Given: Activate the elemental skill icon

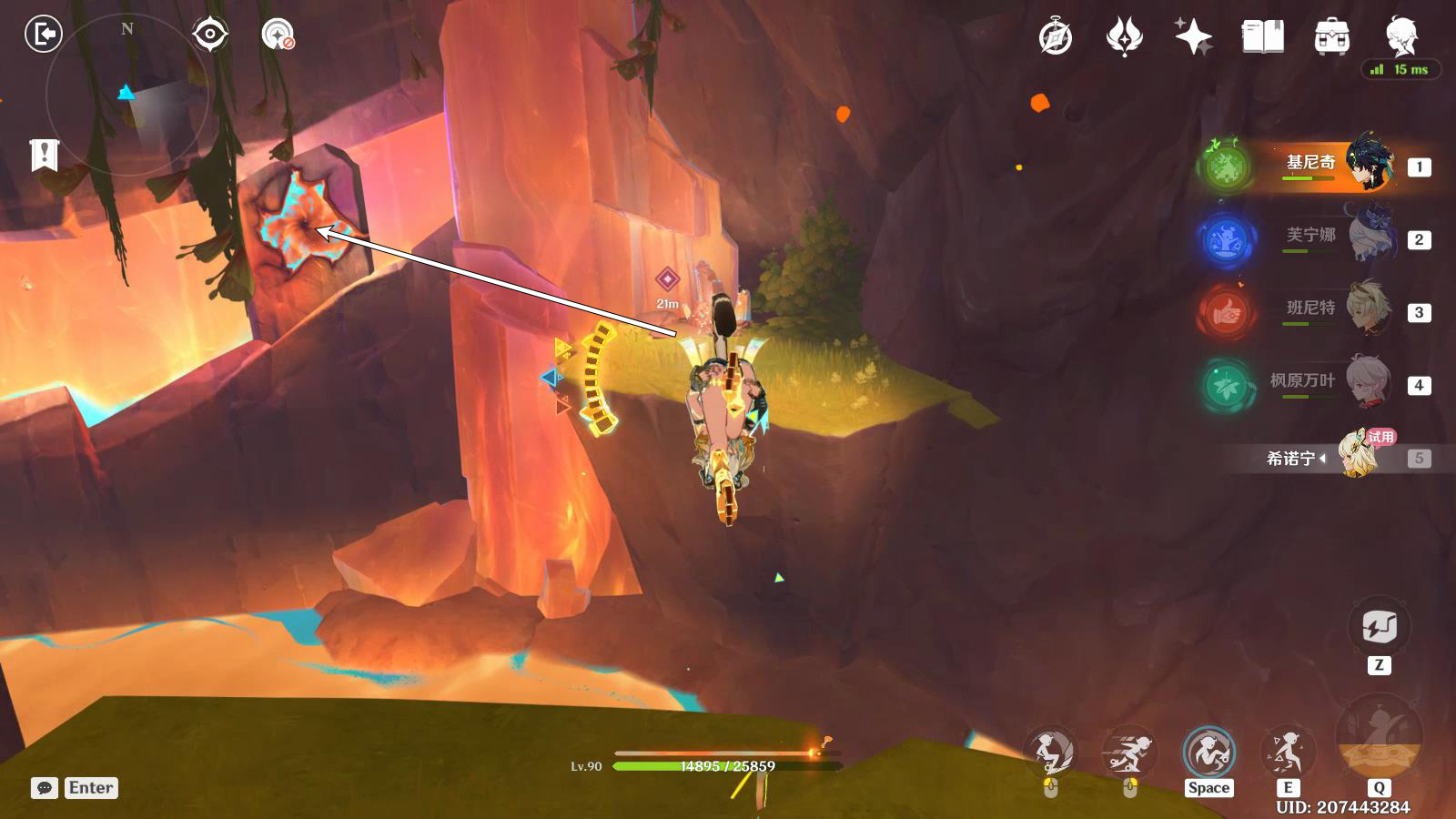Looking at the screenshot, I should [x=1287, y=752].
